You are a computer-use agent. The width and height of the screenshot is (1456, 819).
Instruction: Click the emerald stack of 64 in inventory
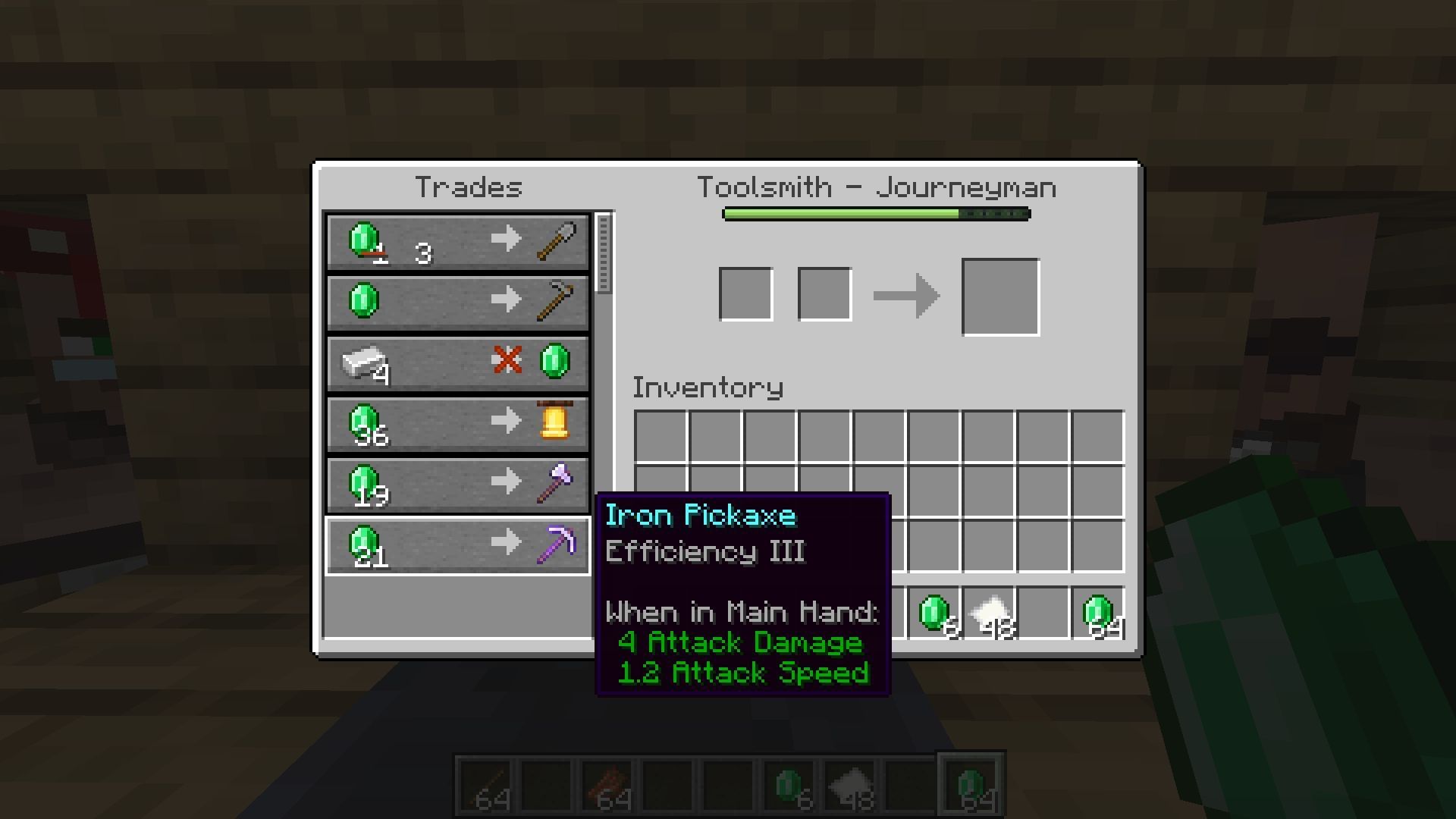point(1099,613)
